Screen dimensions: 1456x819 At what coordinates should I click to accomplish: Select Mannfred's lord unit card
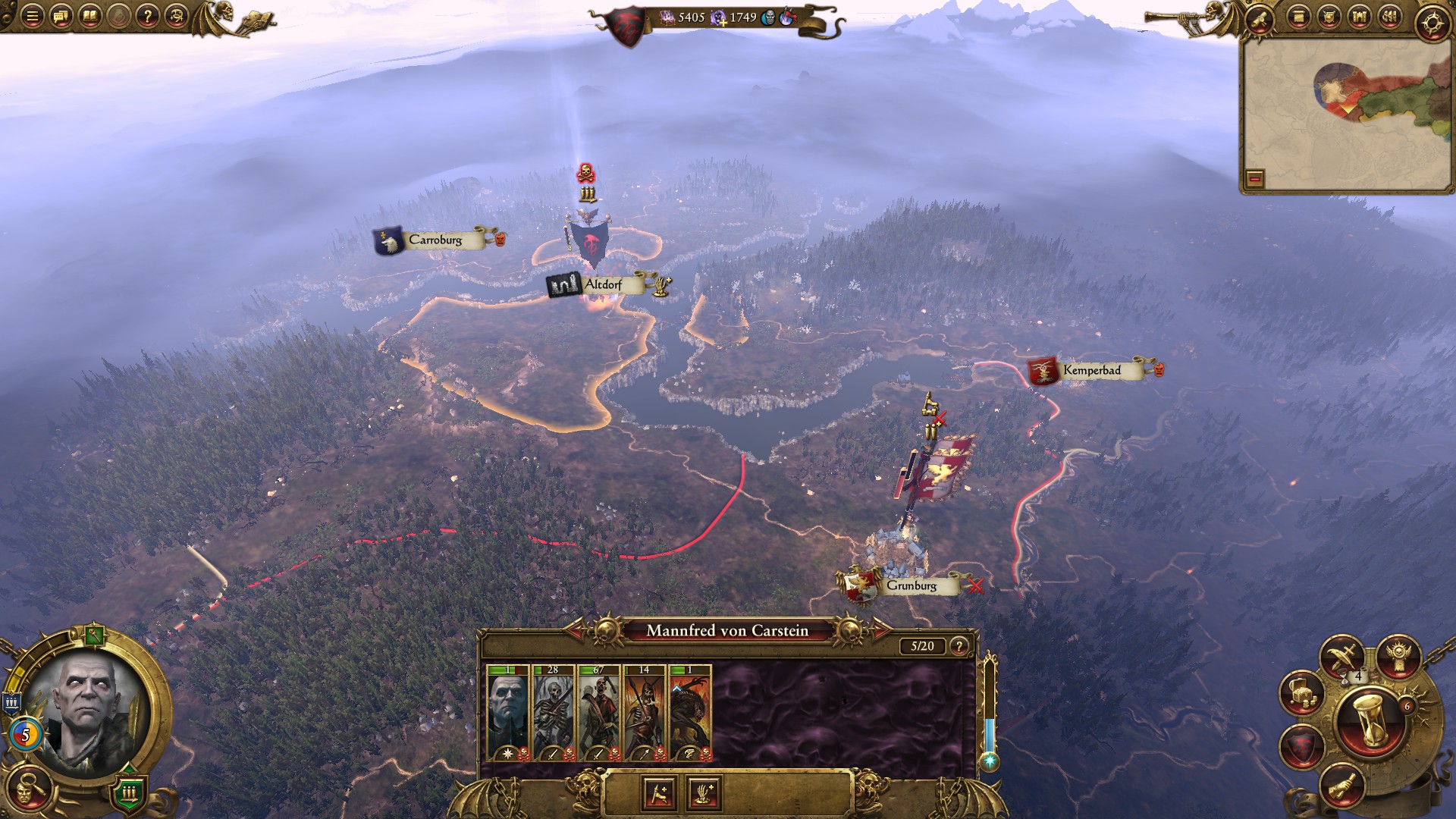[508, 713]
